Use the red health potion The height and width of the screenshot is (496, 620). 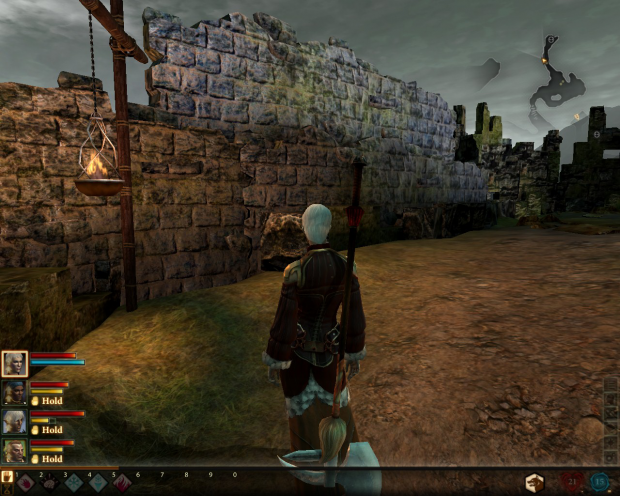pos(573,483)
